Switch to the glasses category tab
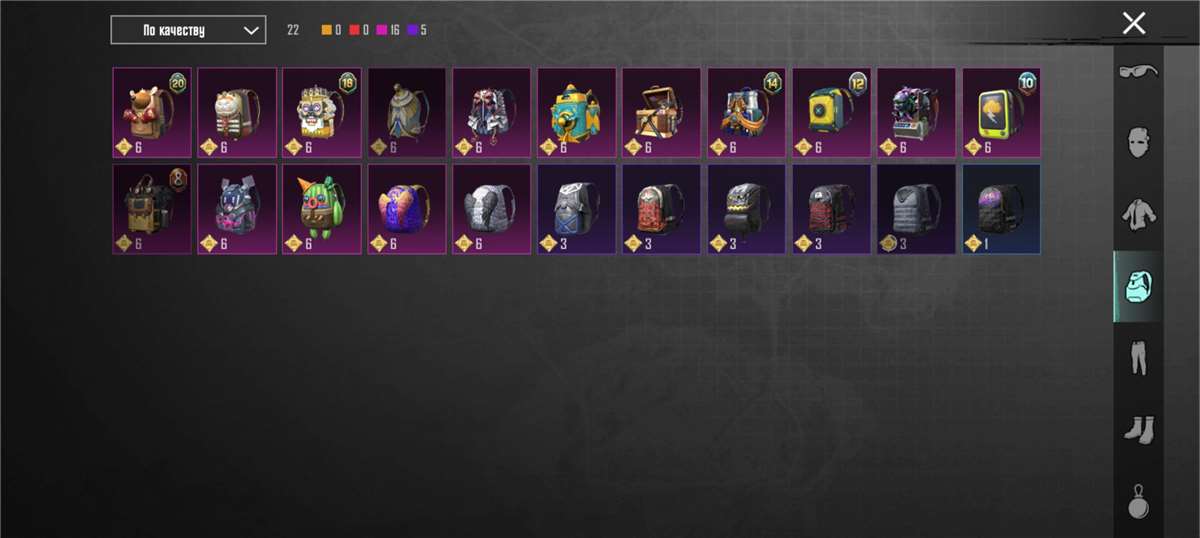The image size is (1200, 538). tap(1138, 70)
